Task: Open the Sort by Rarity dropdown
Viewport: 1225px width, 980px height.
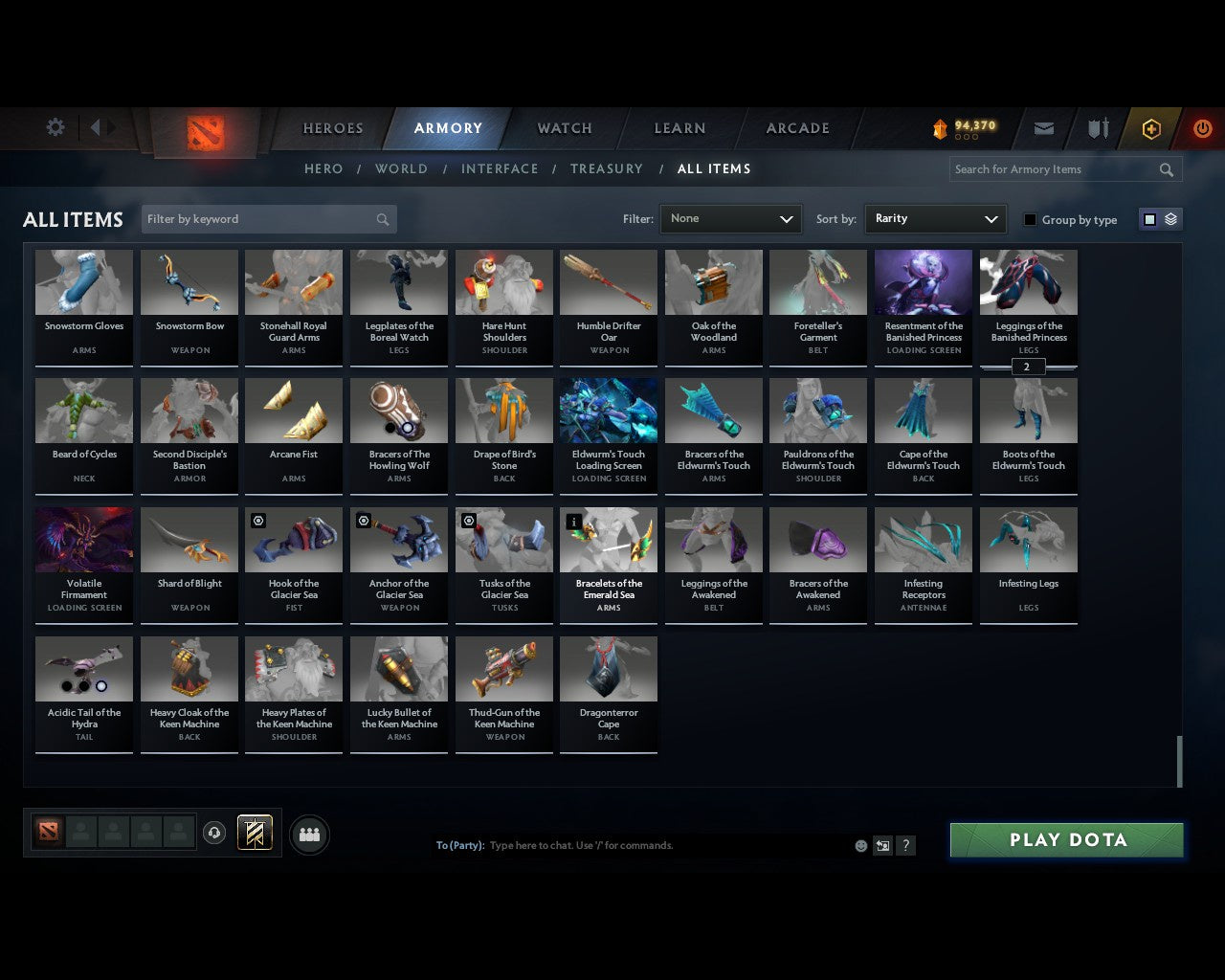Action: click(935, 219)
